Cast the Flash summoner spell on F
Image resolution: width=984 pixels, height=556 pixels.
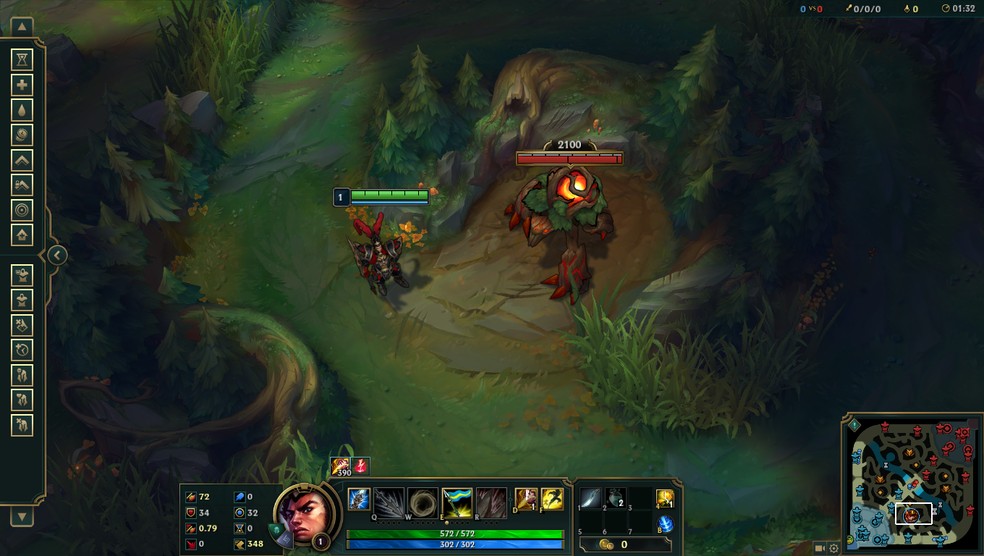coord(551,498)
